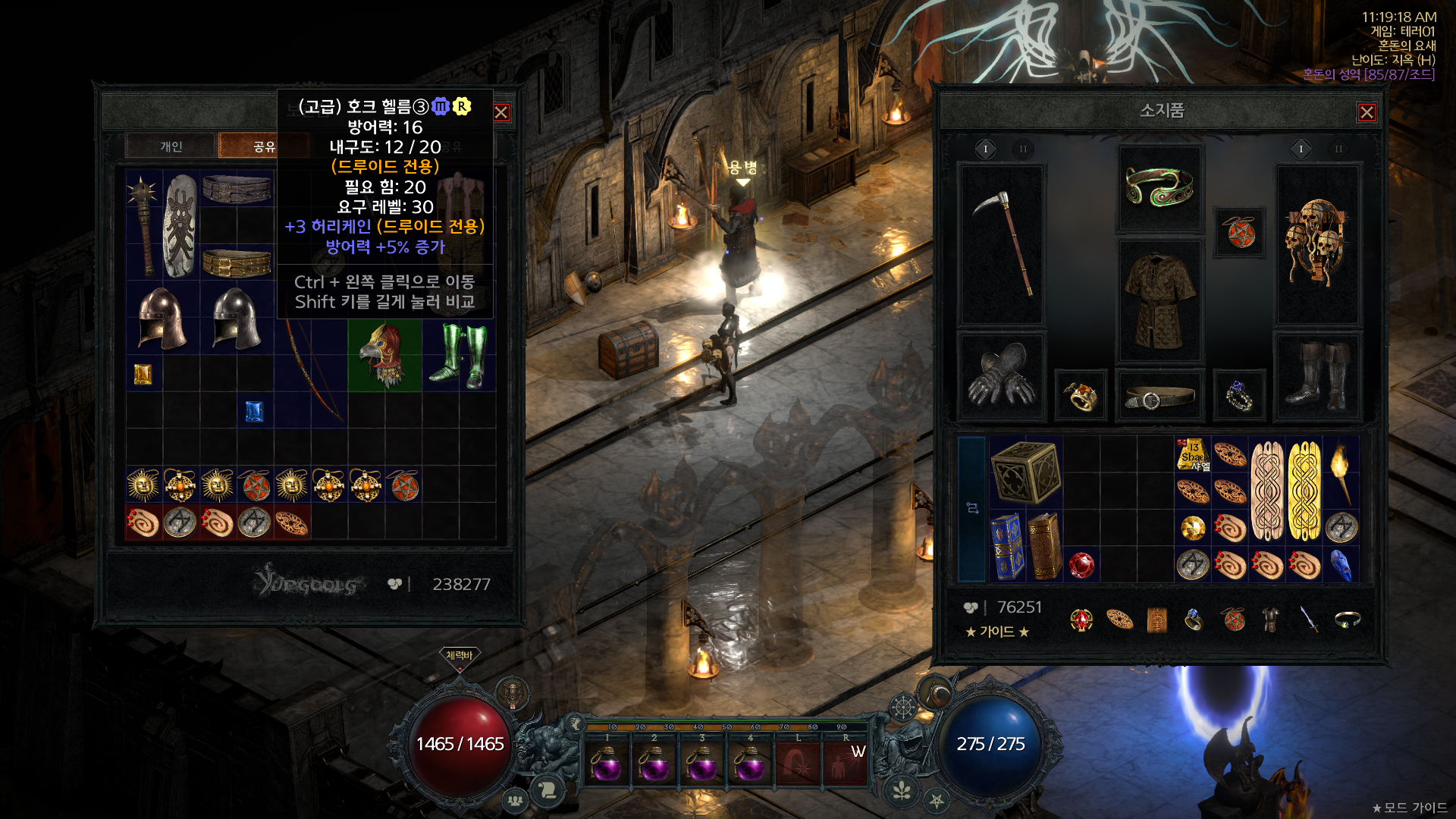This screenshot has height=819, width=1456.
Task: Open the 모드 가이드 mod guide
Action: [x=1410, y=808]
